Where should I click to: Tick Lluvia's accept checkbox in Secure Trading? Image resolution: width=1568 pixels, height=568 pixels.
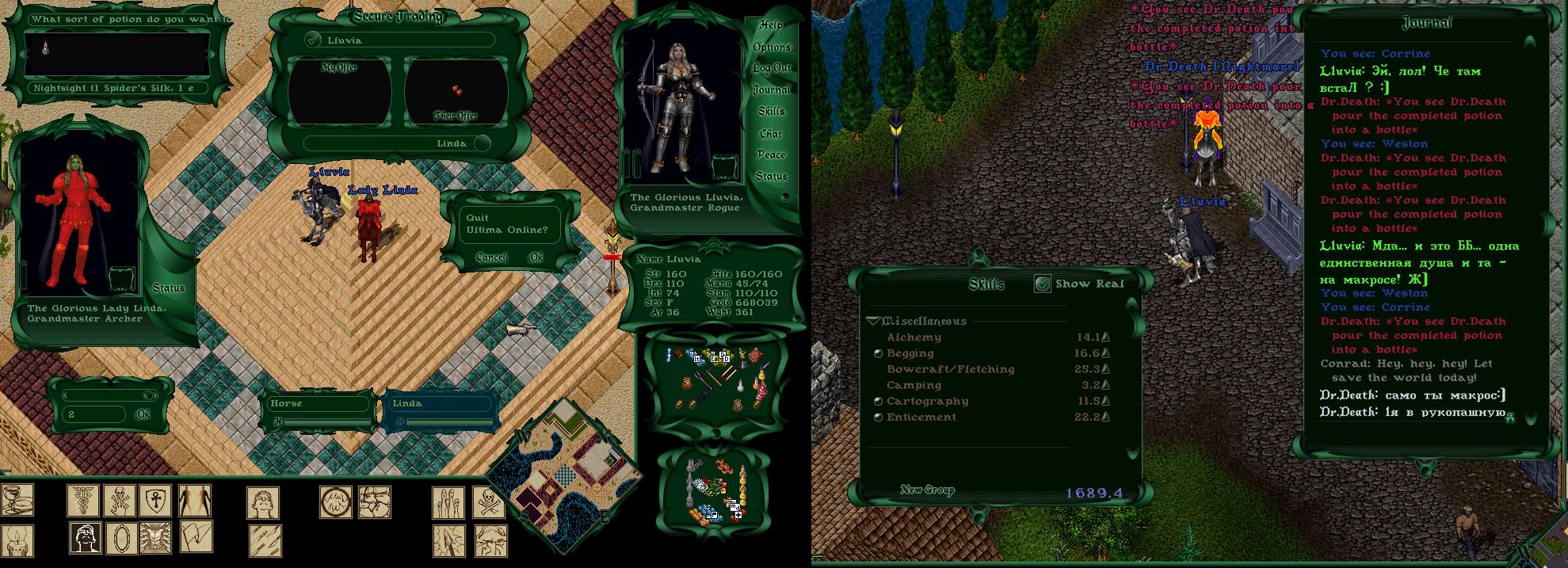tap(314, 40)
